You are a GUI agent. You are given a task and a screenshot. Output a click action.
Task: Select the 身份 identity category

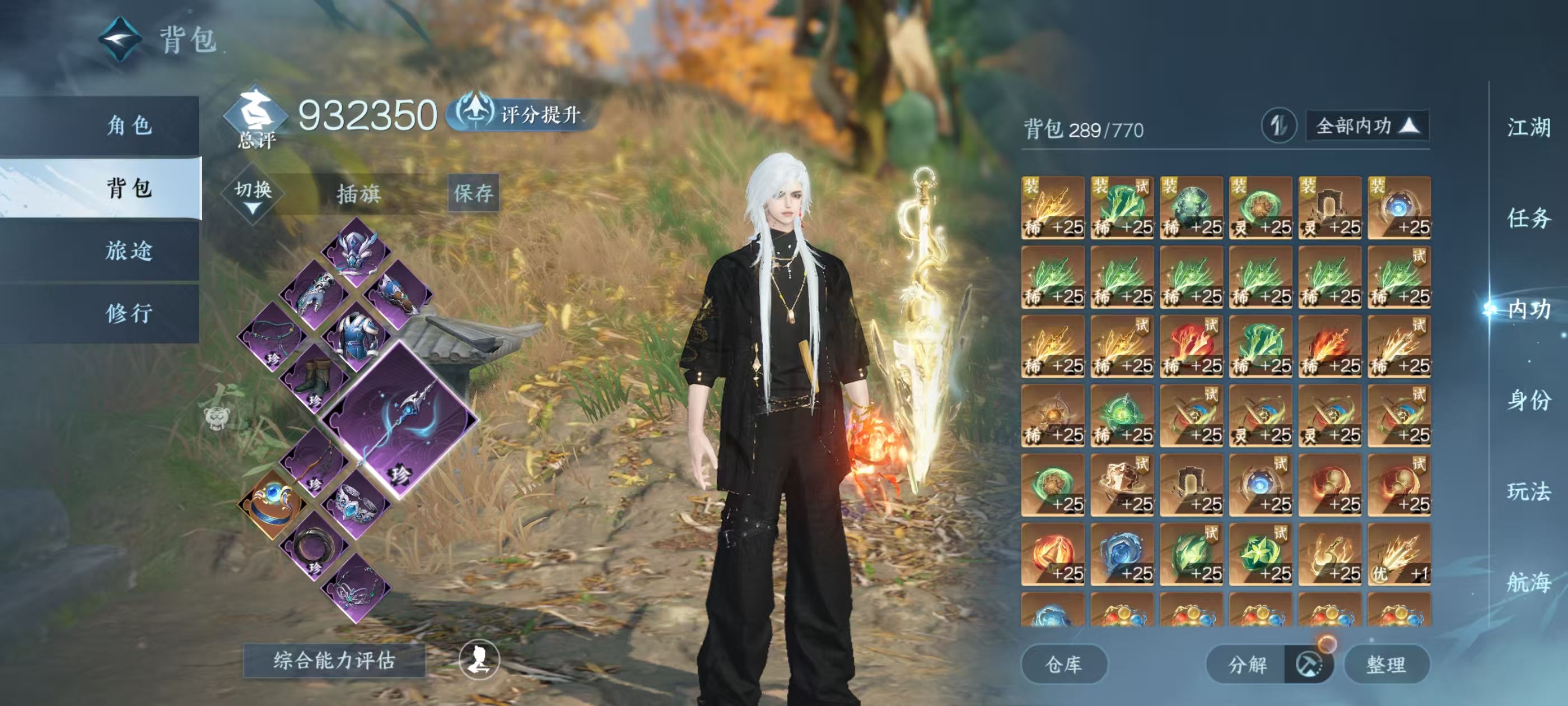tap(1528, 400)
